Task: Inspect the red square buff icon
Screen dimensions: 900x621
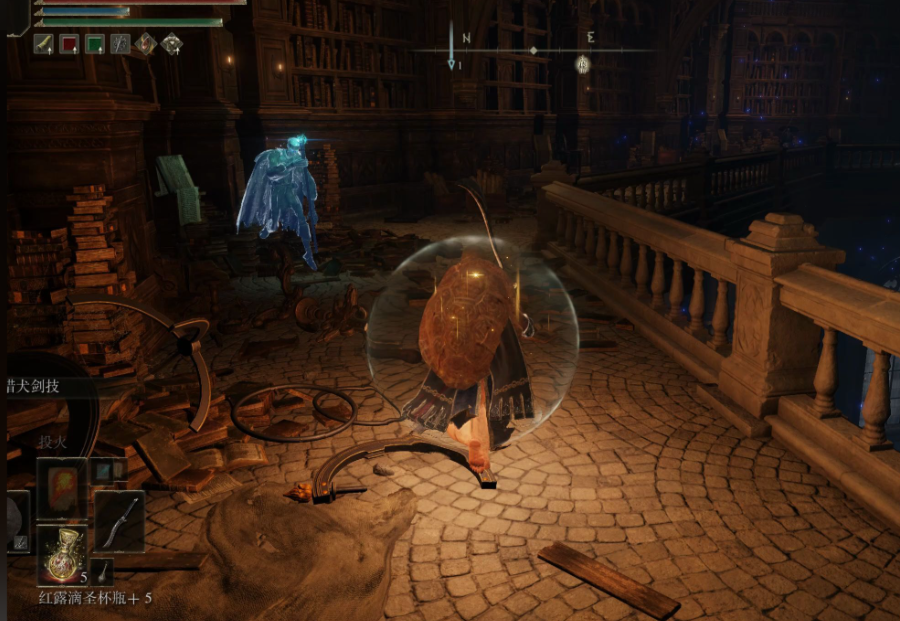Action: click(x=69, y=43)
